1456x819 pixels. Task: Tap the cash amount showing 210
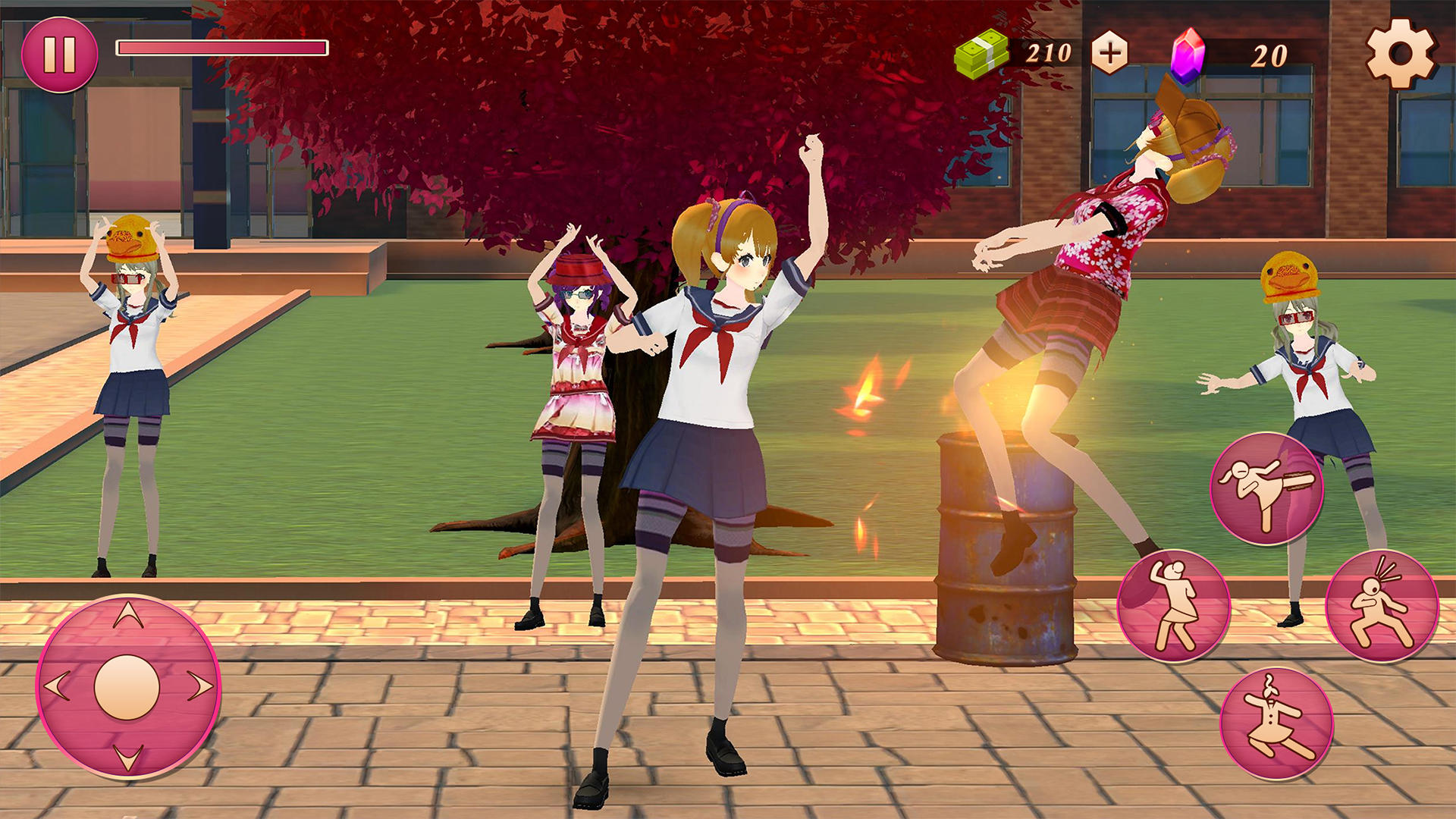pyautogui.click(x=1049, y=53)
